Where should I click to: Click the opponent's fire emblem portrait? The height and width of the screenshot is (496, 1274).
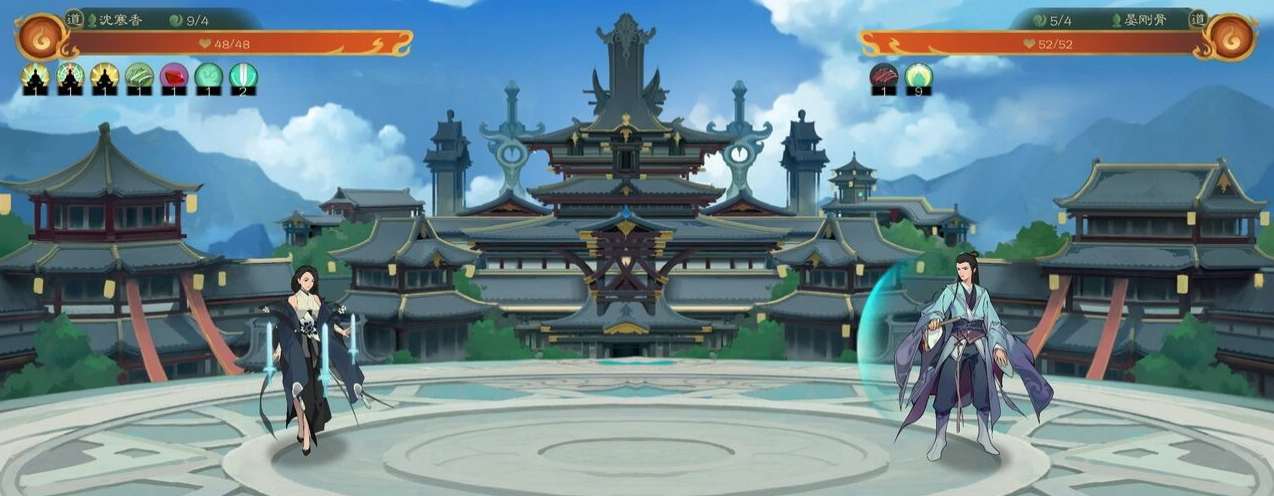[x=1231, y=36]
